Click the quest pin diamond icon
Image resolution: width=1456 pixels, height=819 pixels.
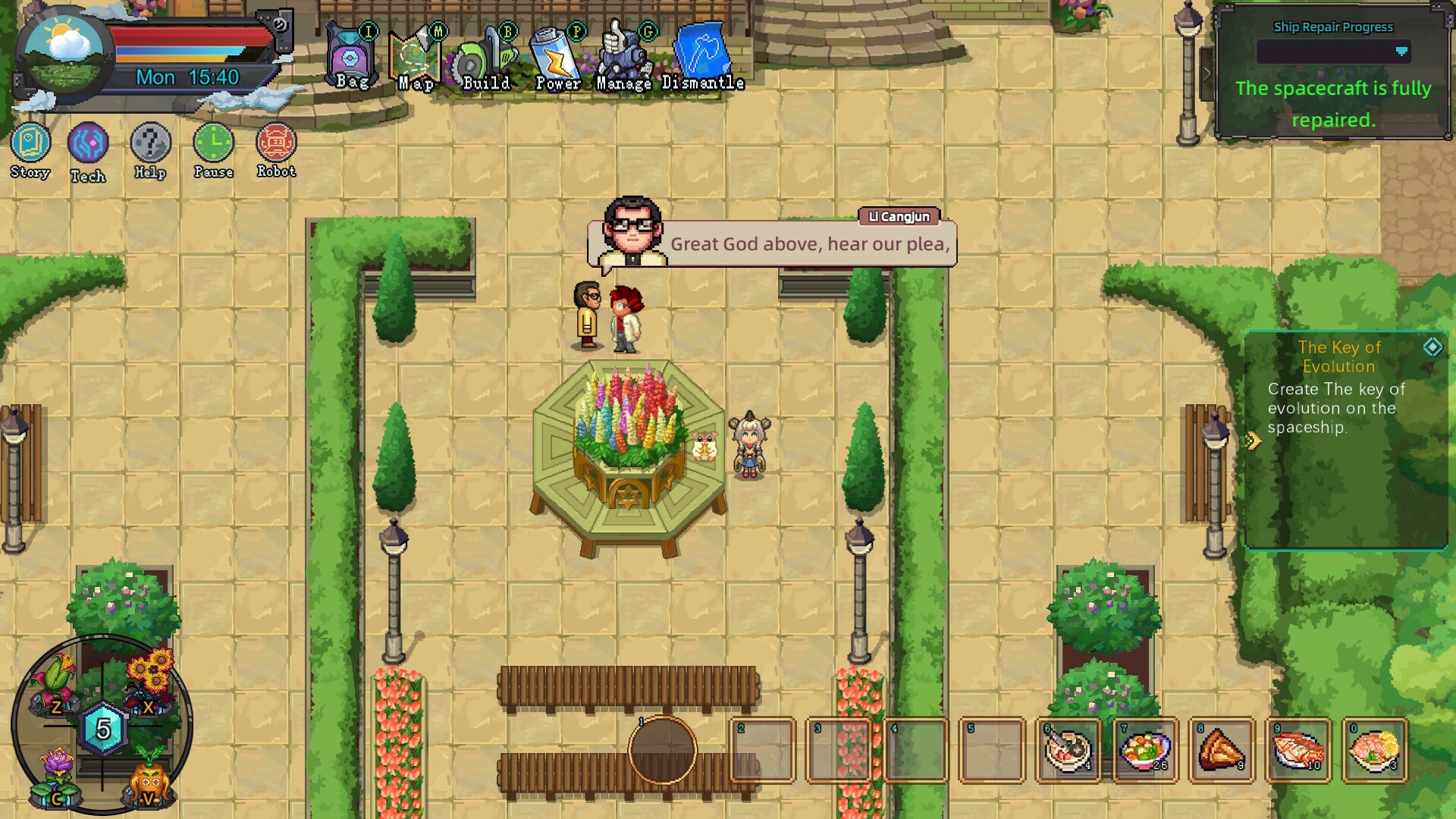pyautogui.click(x=1432, y=349)
